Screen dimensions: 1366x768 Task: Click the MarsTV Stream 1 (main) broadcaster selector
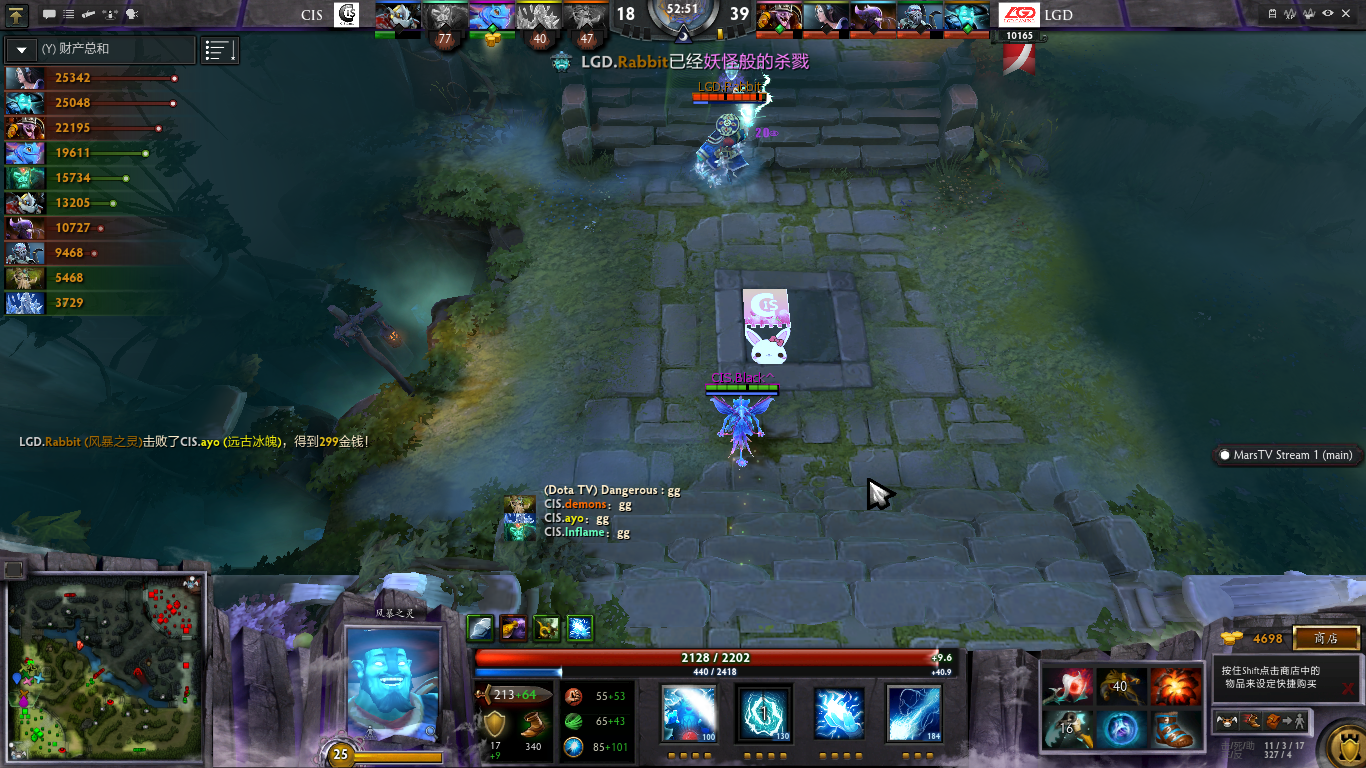coord(1286,455)
